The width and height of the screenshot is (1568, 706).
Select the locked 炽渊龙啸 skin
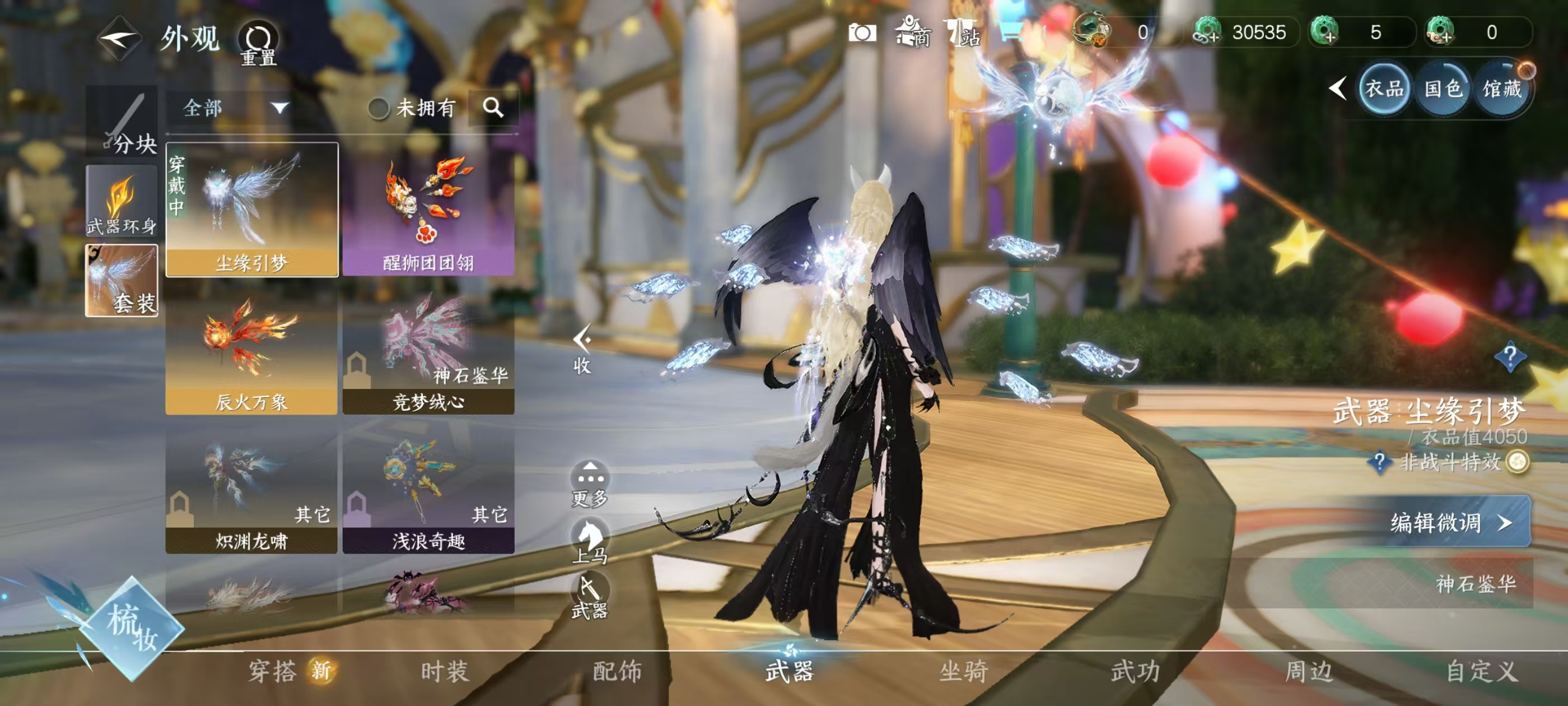[252, 491]
